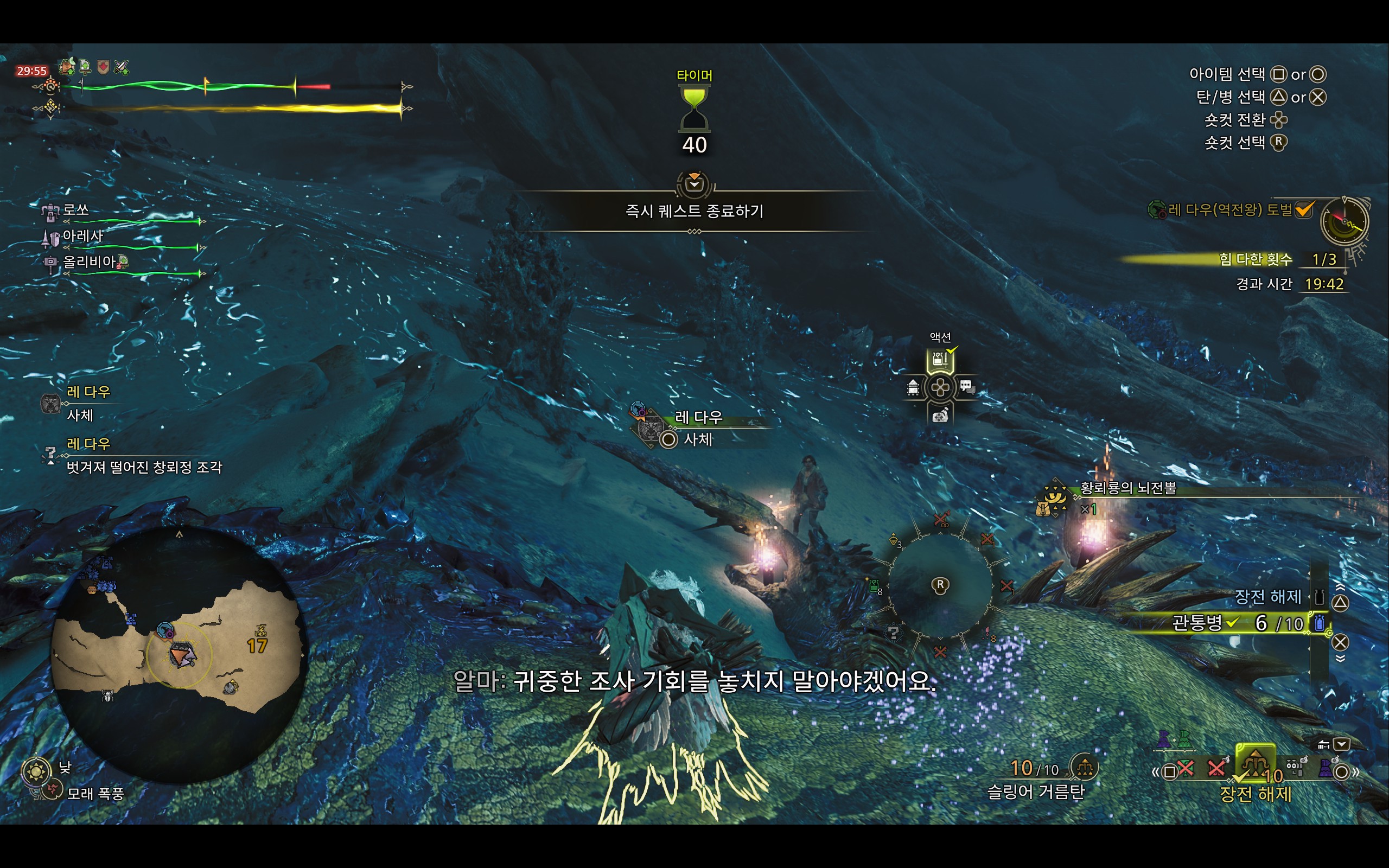Select the 황뢰룡의 뇌전뿔 item notification
1389x868 pixels.
1127,489
